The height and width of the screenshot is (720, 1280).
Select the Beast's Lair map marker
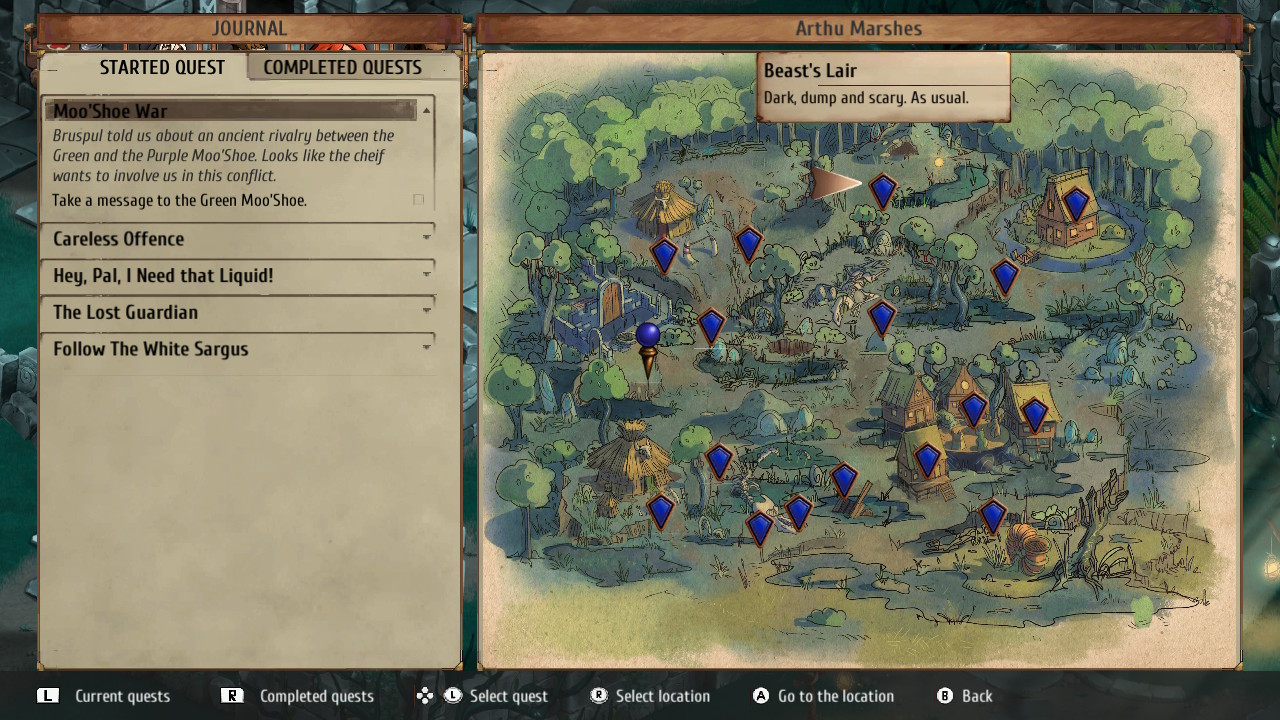pos(882,189)
